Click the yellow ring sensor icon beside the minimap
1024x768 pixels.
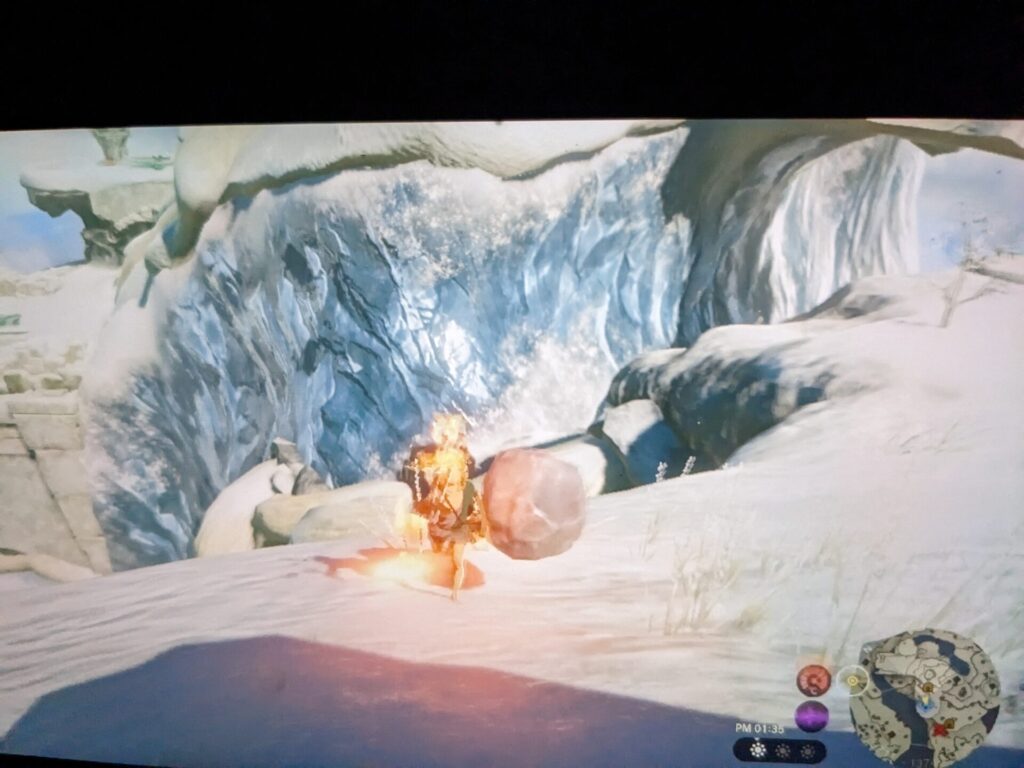tap(852, 680)
